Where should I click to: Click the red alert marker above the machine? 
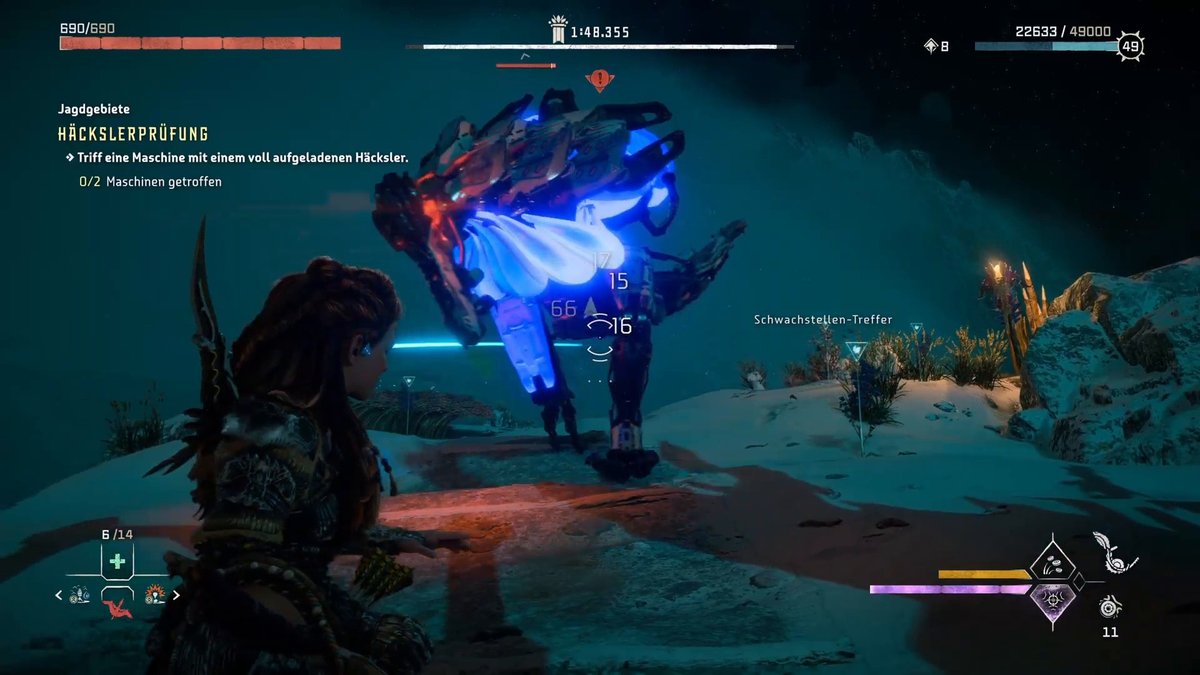click(x=599, y=78)
